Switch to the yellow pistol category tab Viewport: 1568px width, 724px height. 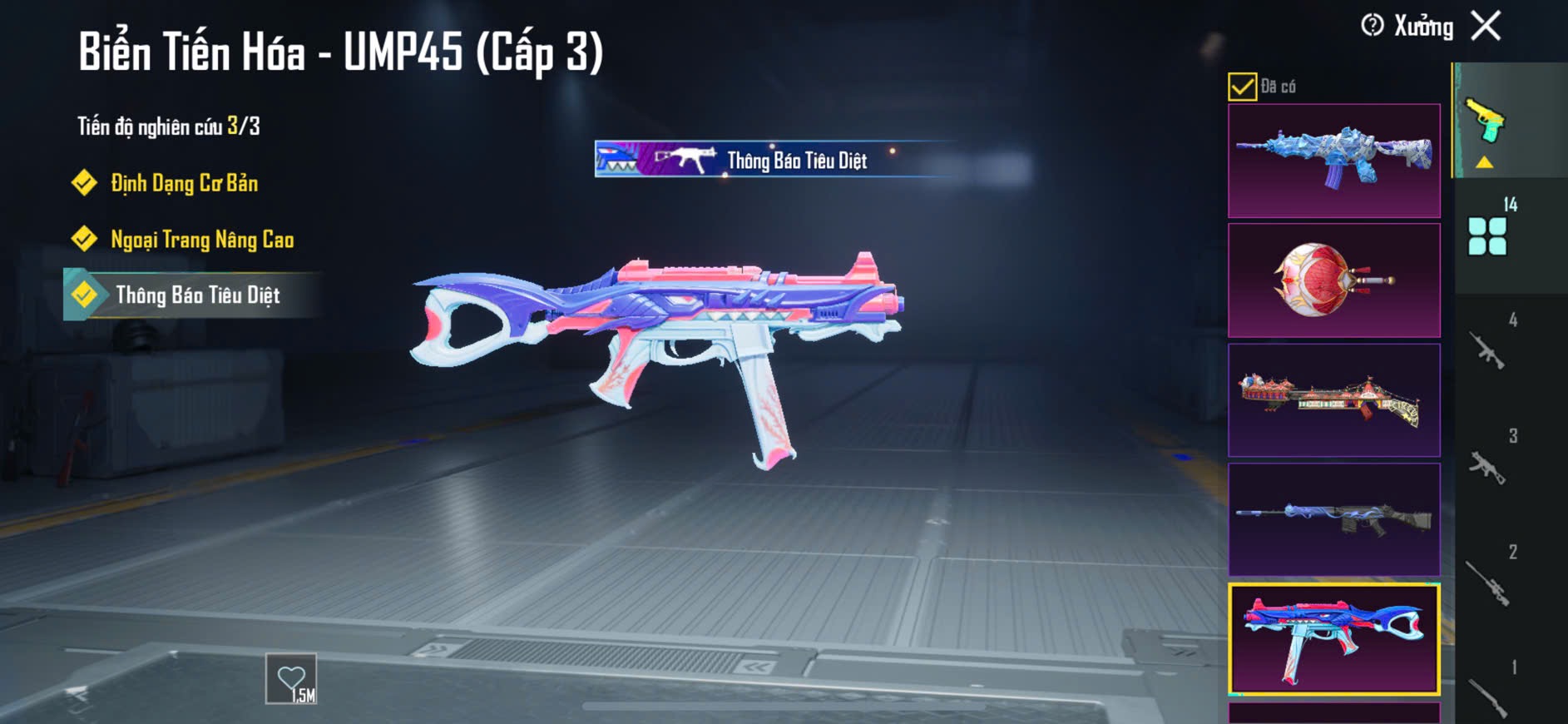click(1486, 123)
